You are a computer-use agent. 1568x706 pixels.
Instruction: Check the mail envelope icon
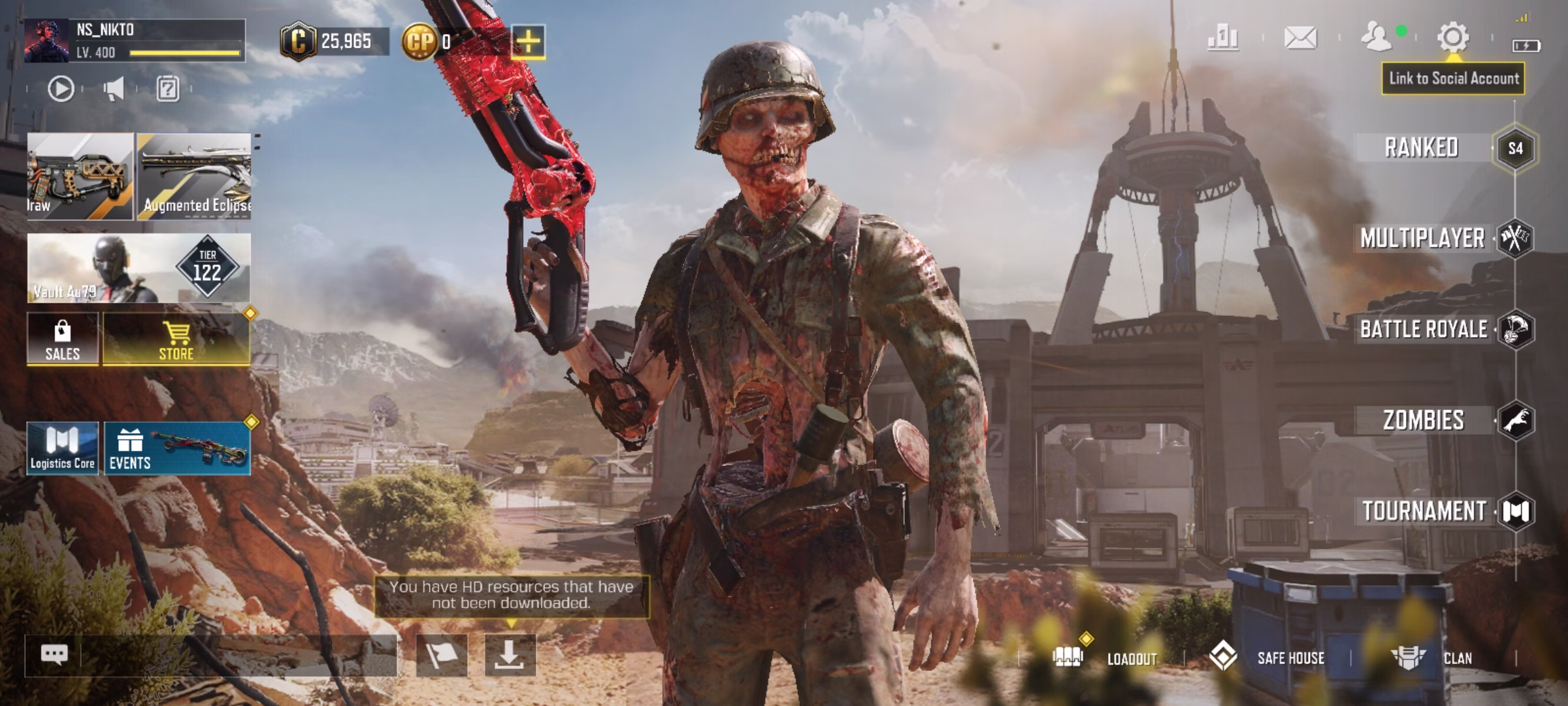click(x=1300, y=38)
